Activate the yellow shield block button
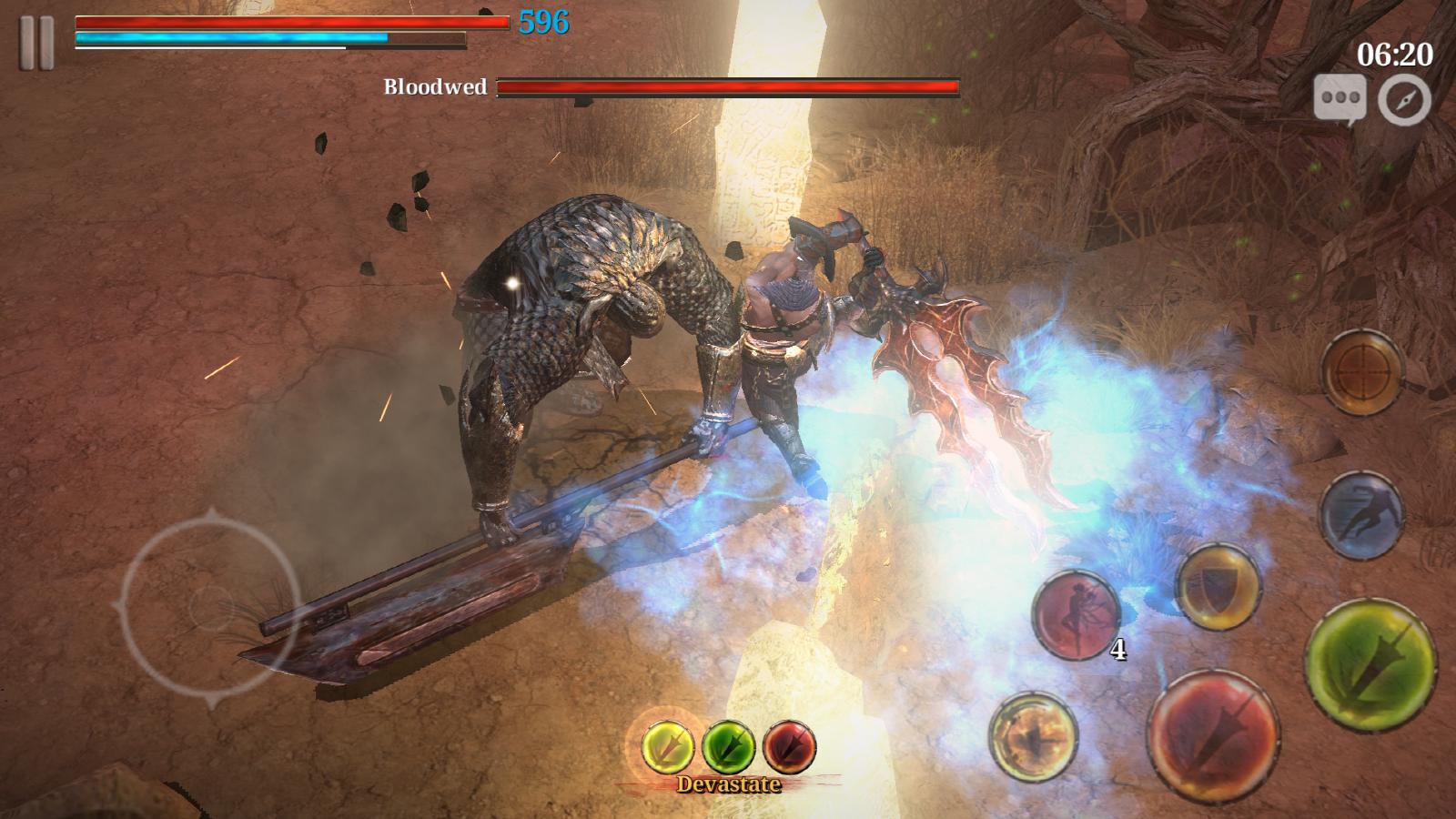Viewport: 1456px width, 819px height. pyautogui.click(x=1218, y=587)
